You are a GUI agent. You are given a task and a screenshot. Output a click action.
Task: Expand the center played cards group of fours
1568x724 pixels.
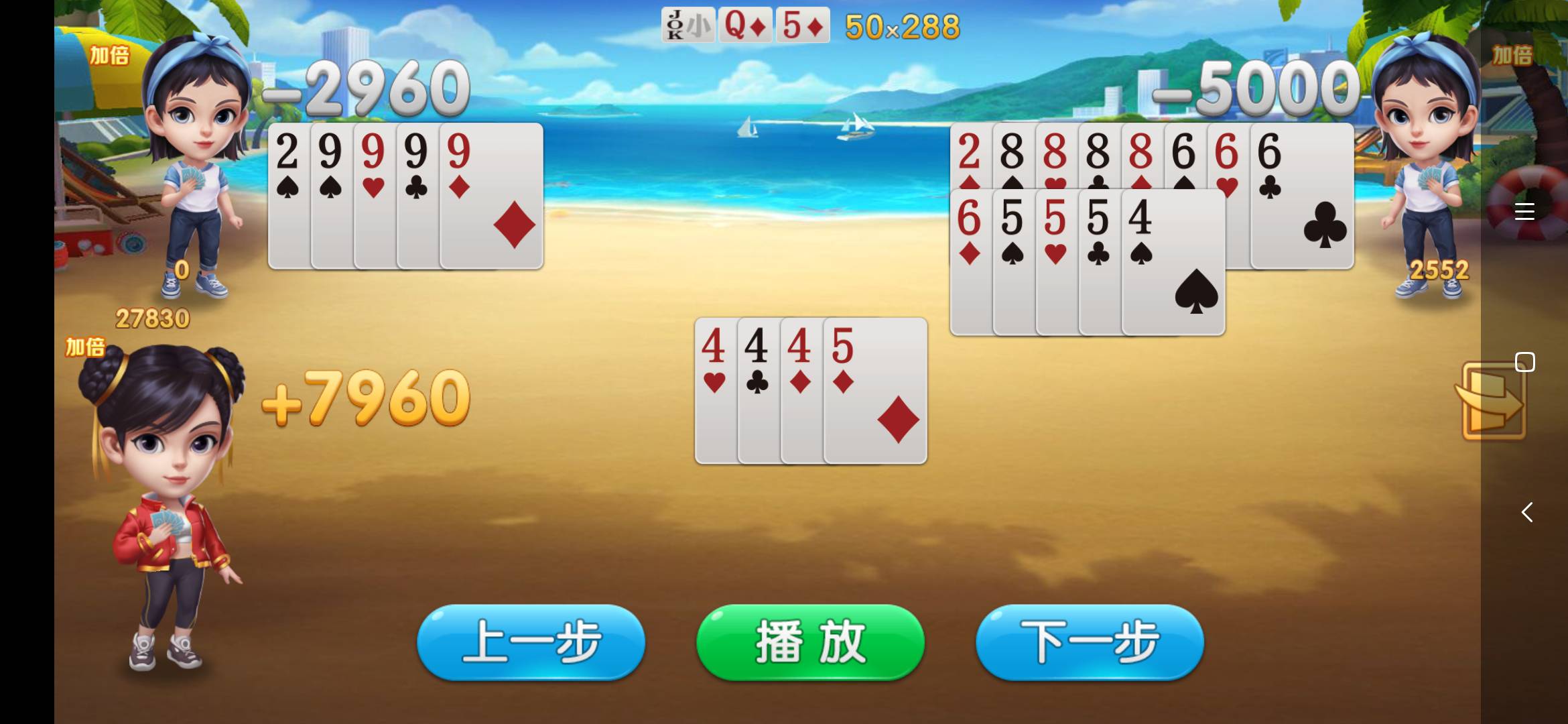[x=811, y=392]
